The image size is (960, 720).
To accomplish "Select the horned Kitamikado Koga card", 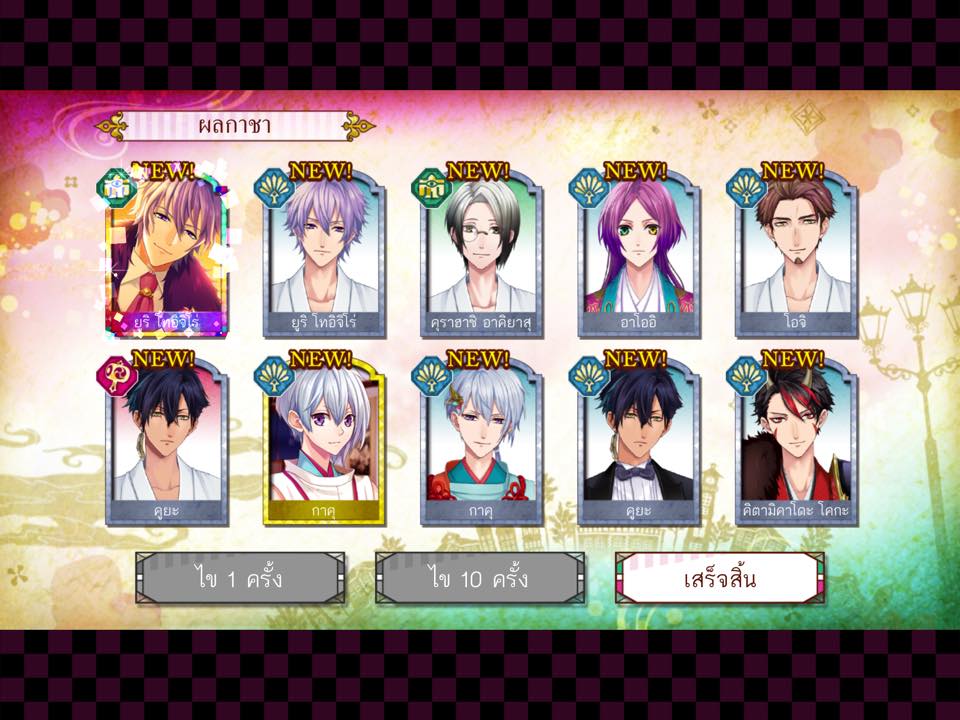I will click(x=797, y=442).
